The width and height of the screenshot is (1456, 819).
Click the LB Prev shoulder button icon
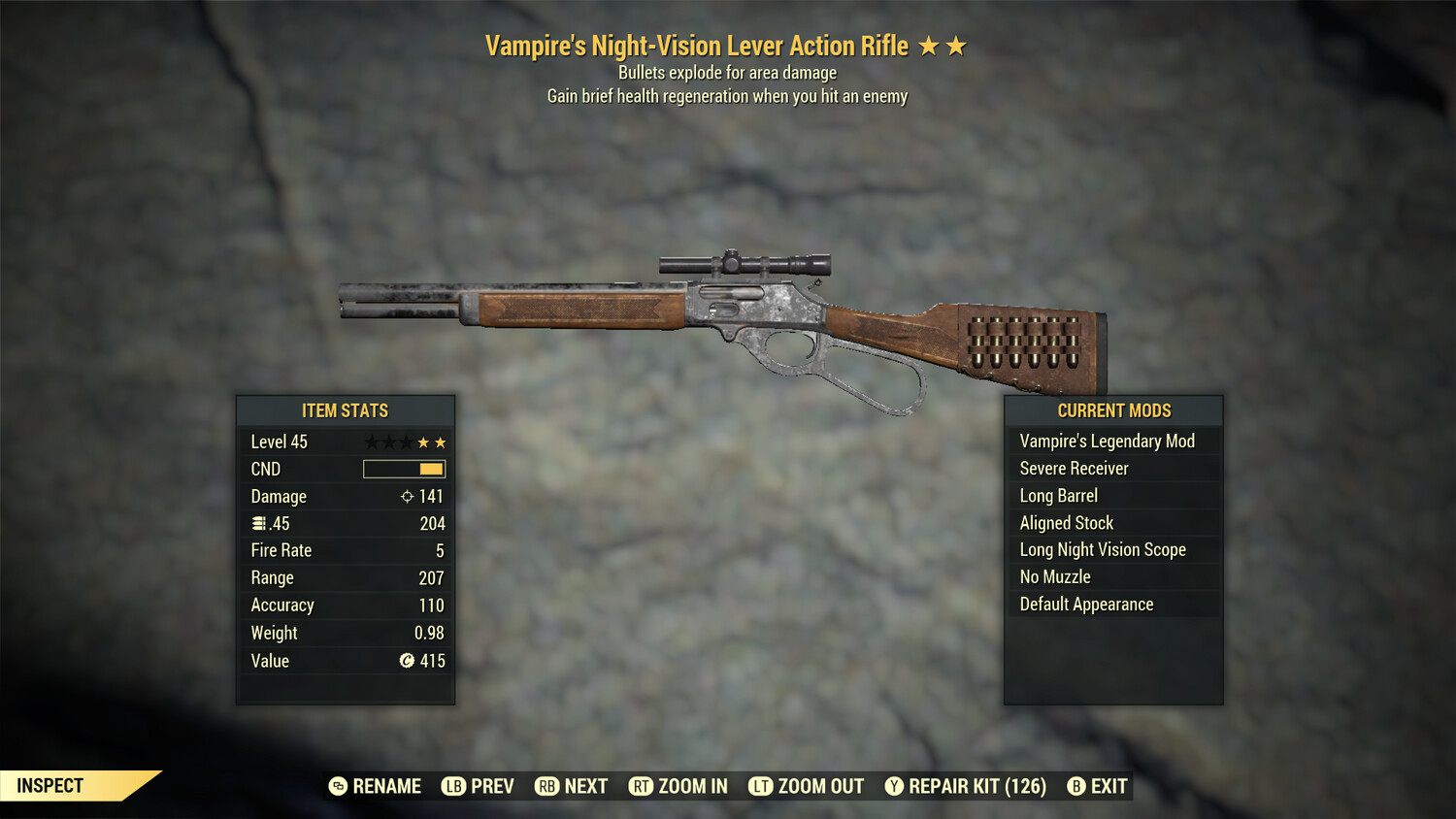pyautogui.click(x=452, y=786)
